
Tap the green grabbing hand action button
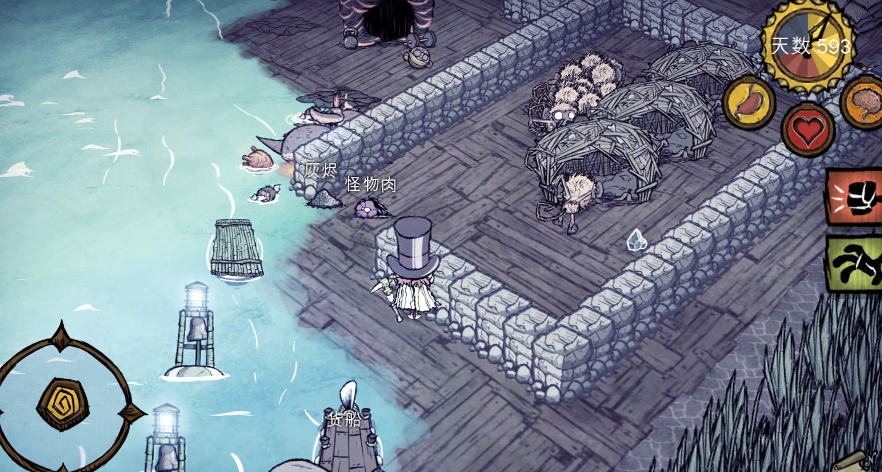coord(853,264)
